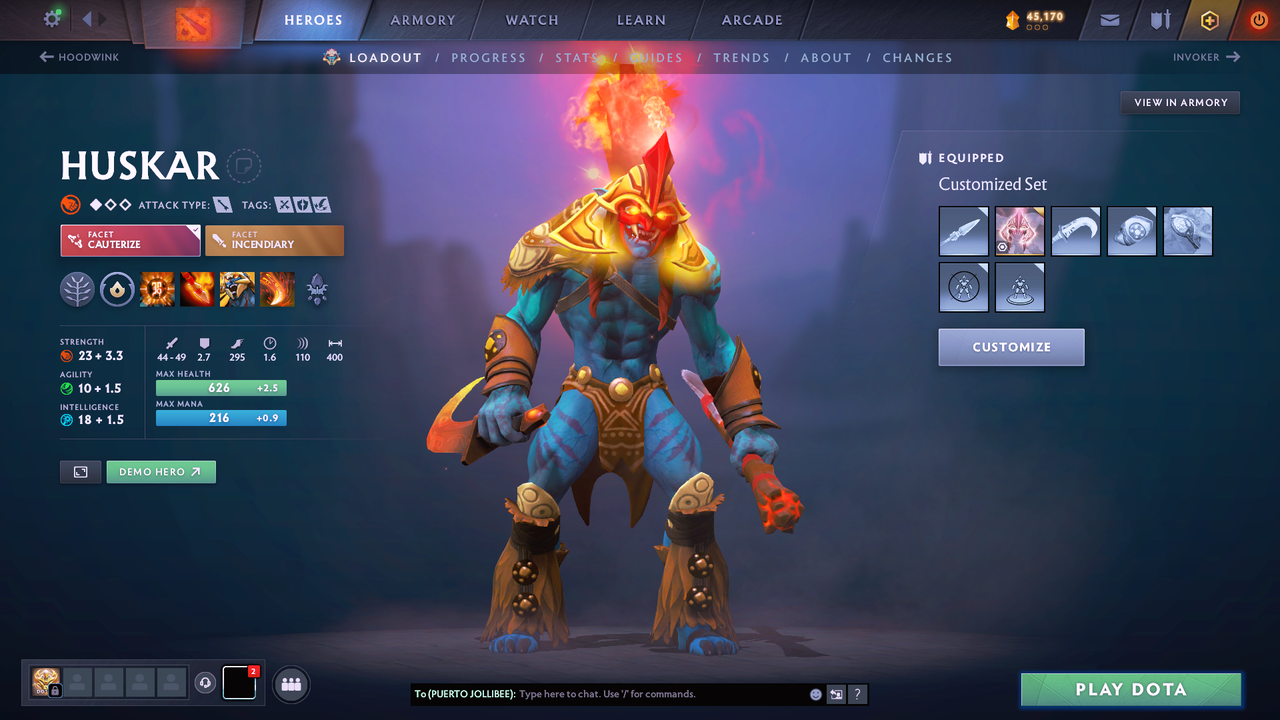Image resolution: width=1280 pixels, height=720 pixels.
Task: Switch to the ARCADE tab
Action: coord(751,19)
